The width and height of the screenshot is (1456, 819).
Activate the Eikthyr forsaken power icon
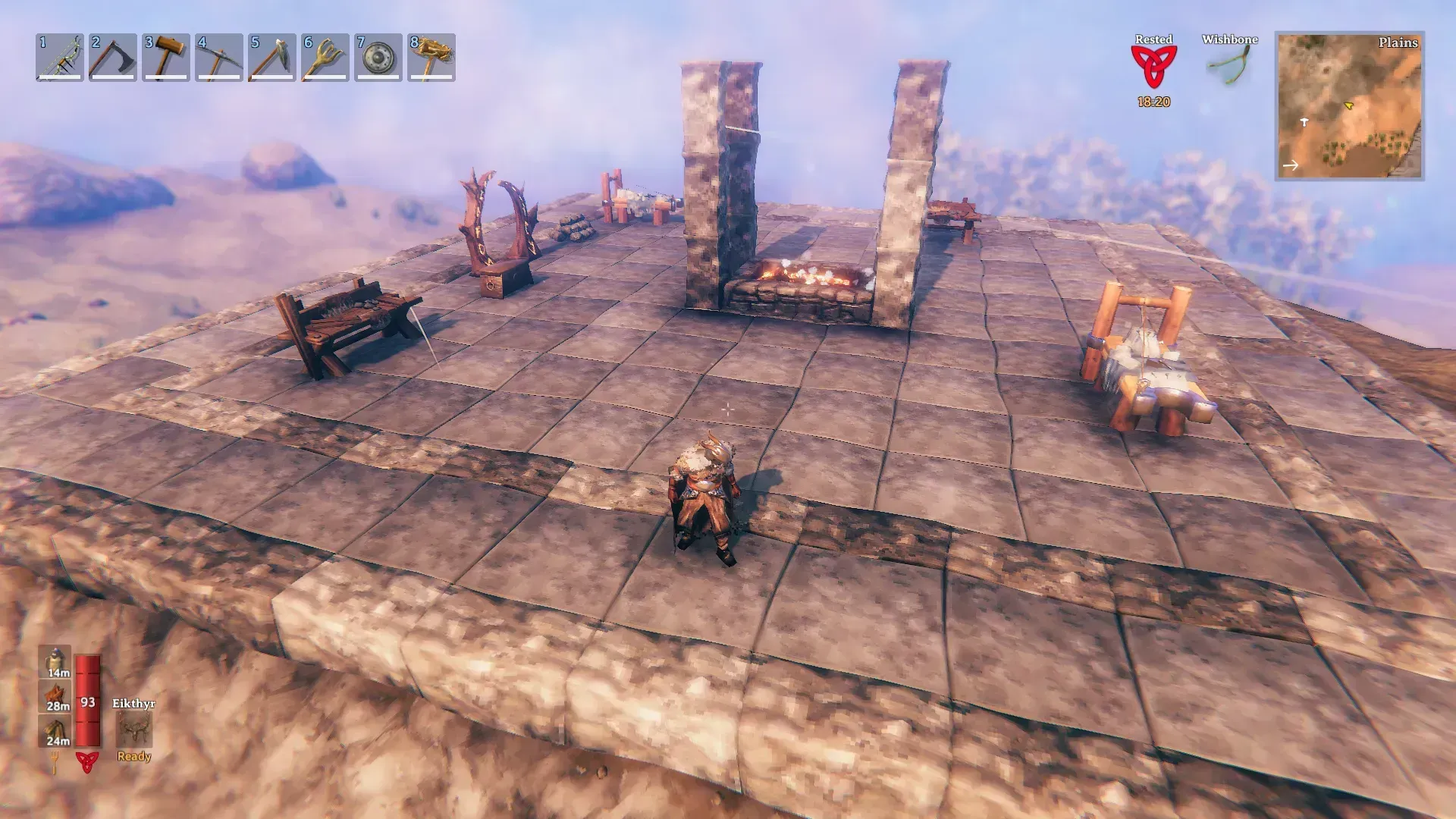click(134, 730)
